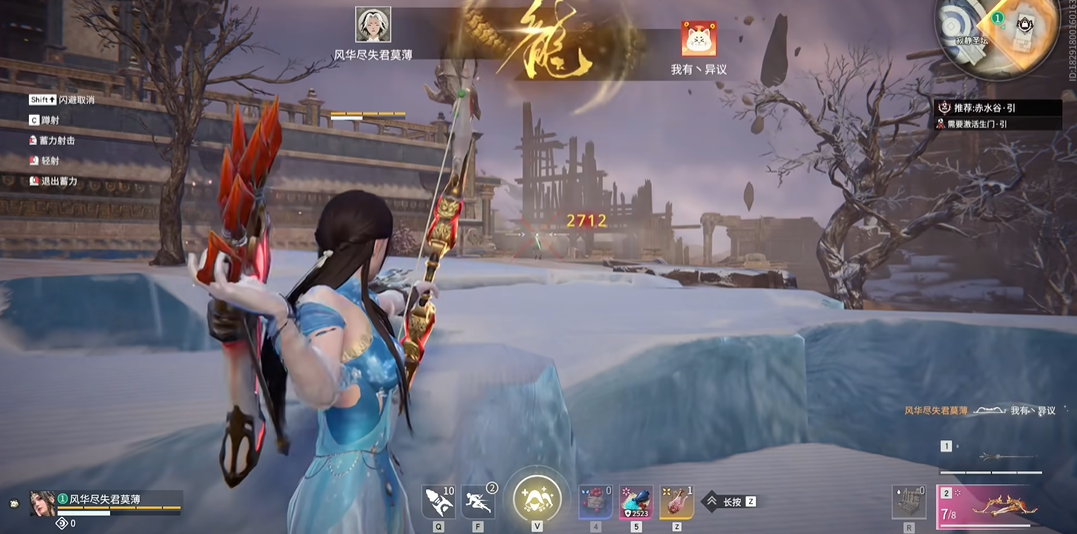
Task: Use the armor item showing 2523
Action: [x=635, y=501]
